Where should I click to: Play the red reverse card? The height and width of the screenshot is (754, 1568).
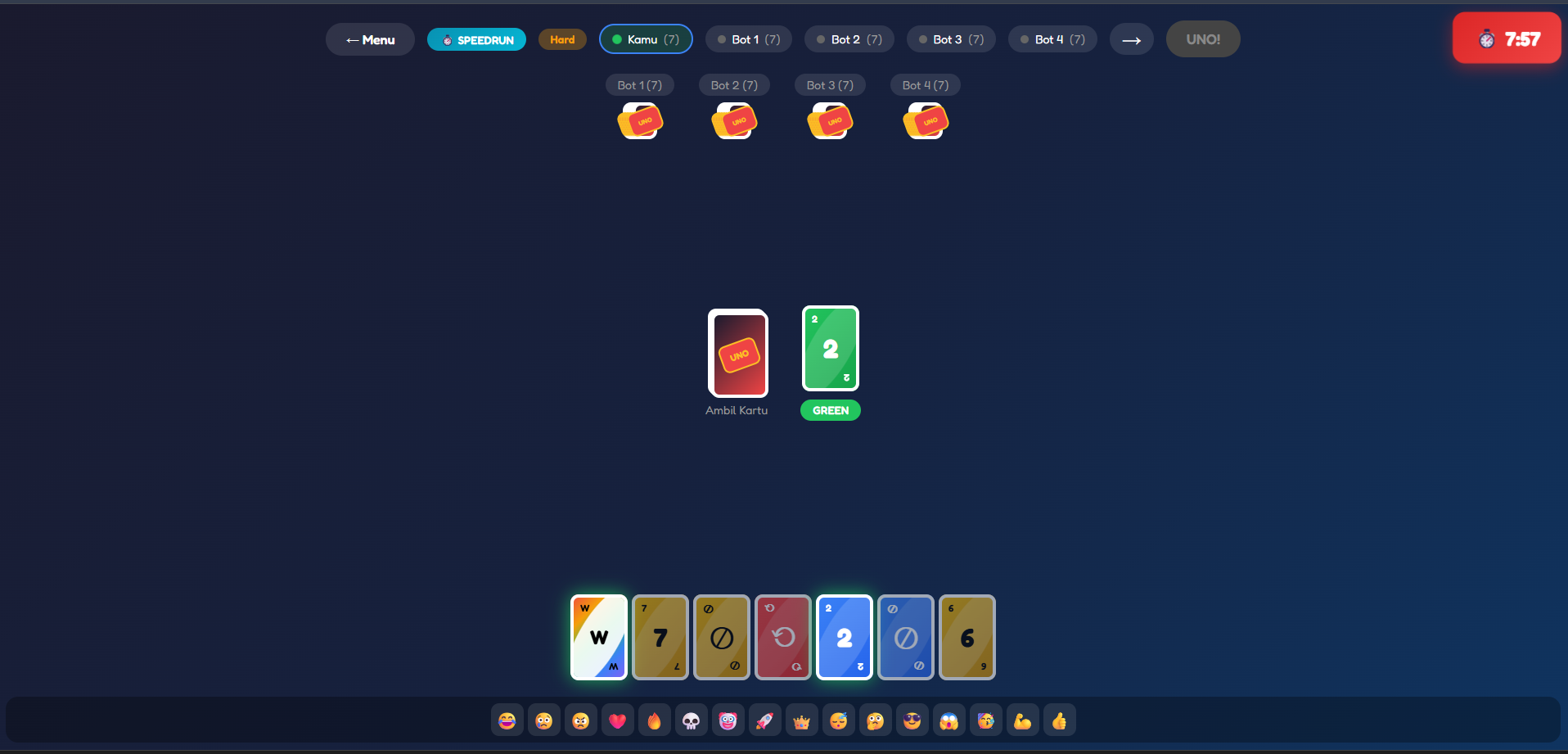click(x=782, y=637)
